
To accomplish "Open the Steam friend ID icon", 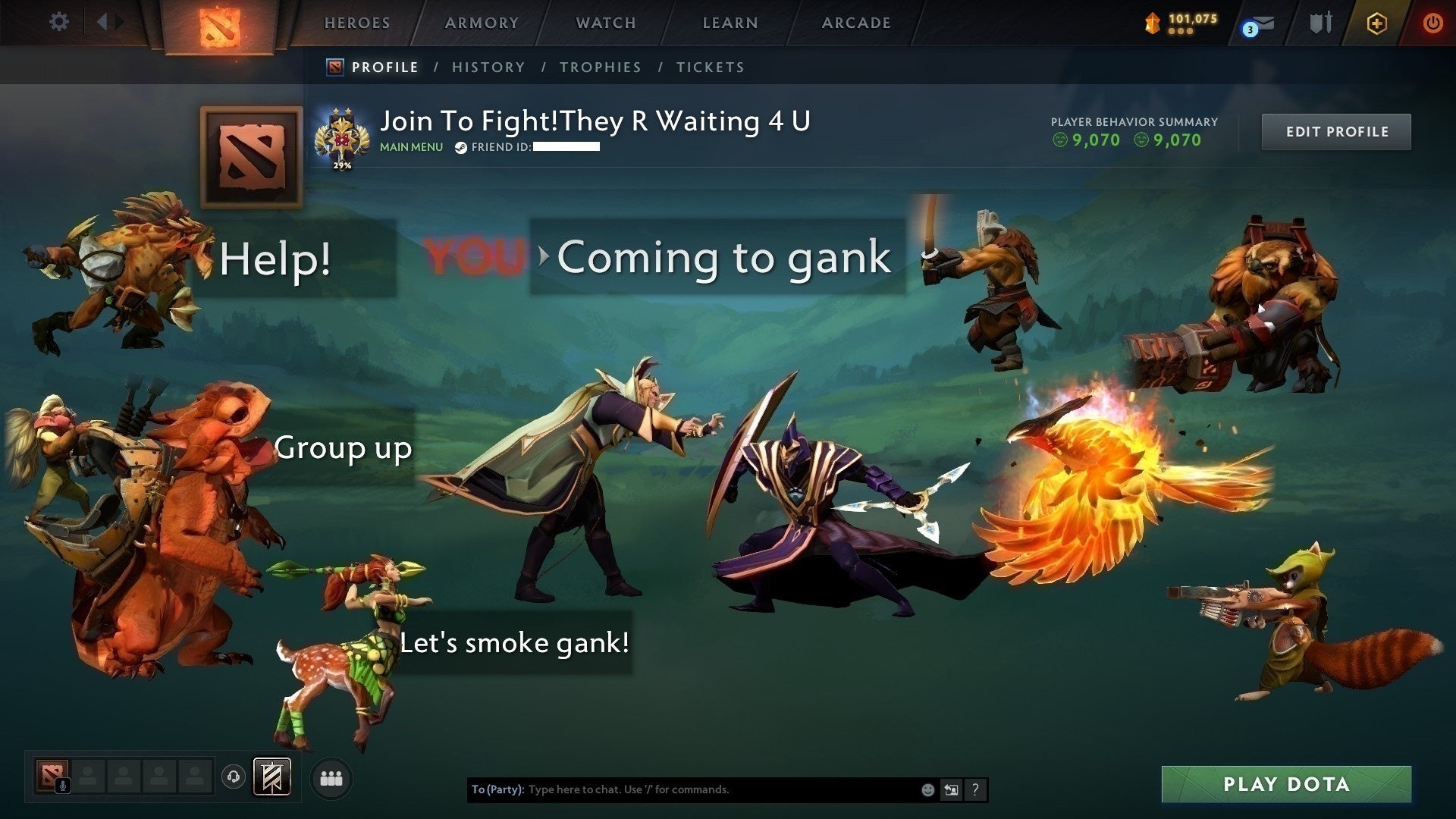I will point(460,149).
